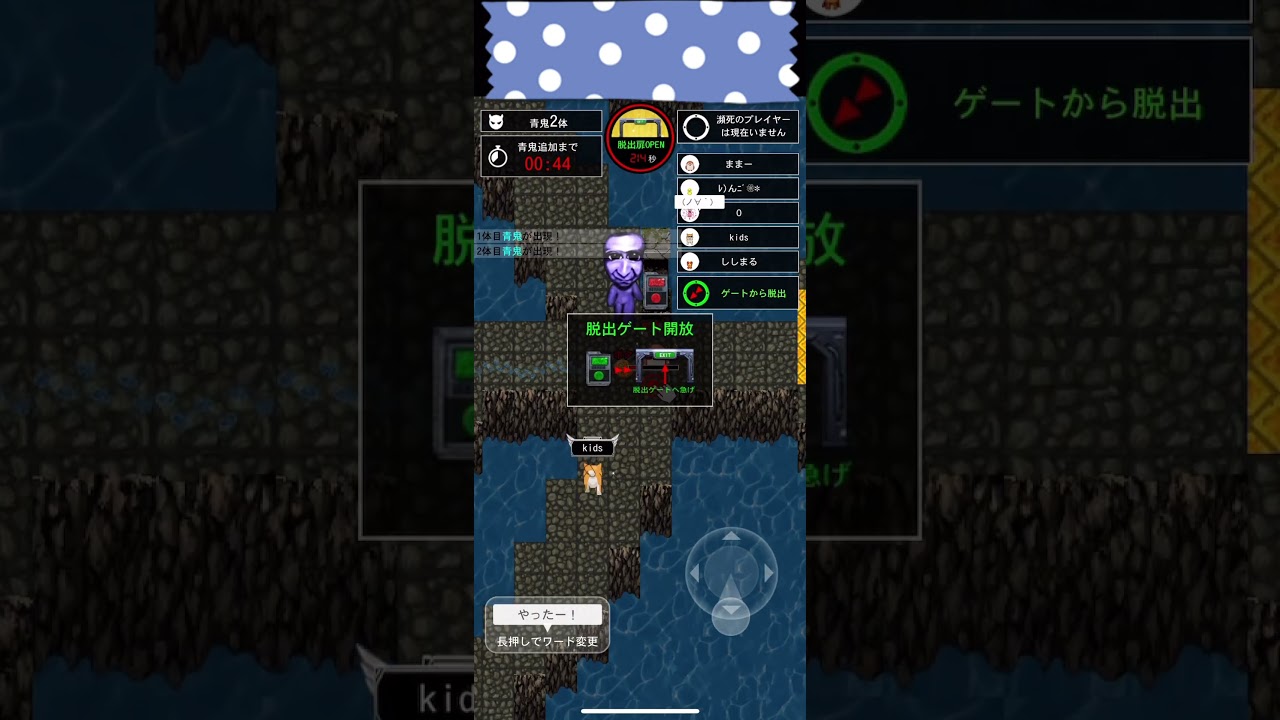The height and width of the screenshot is (720, 1280).
Task: Tap the やったー! chat phrase button
Action: [547, 615]
